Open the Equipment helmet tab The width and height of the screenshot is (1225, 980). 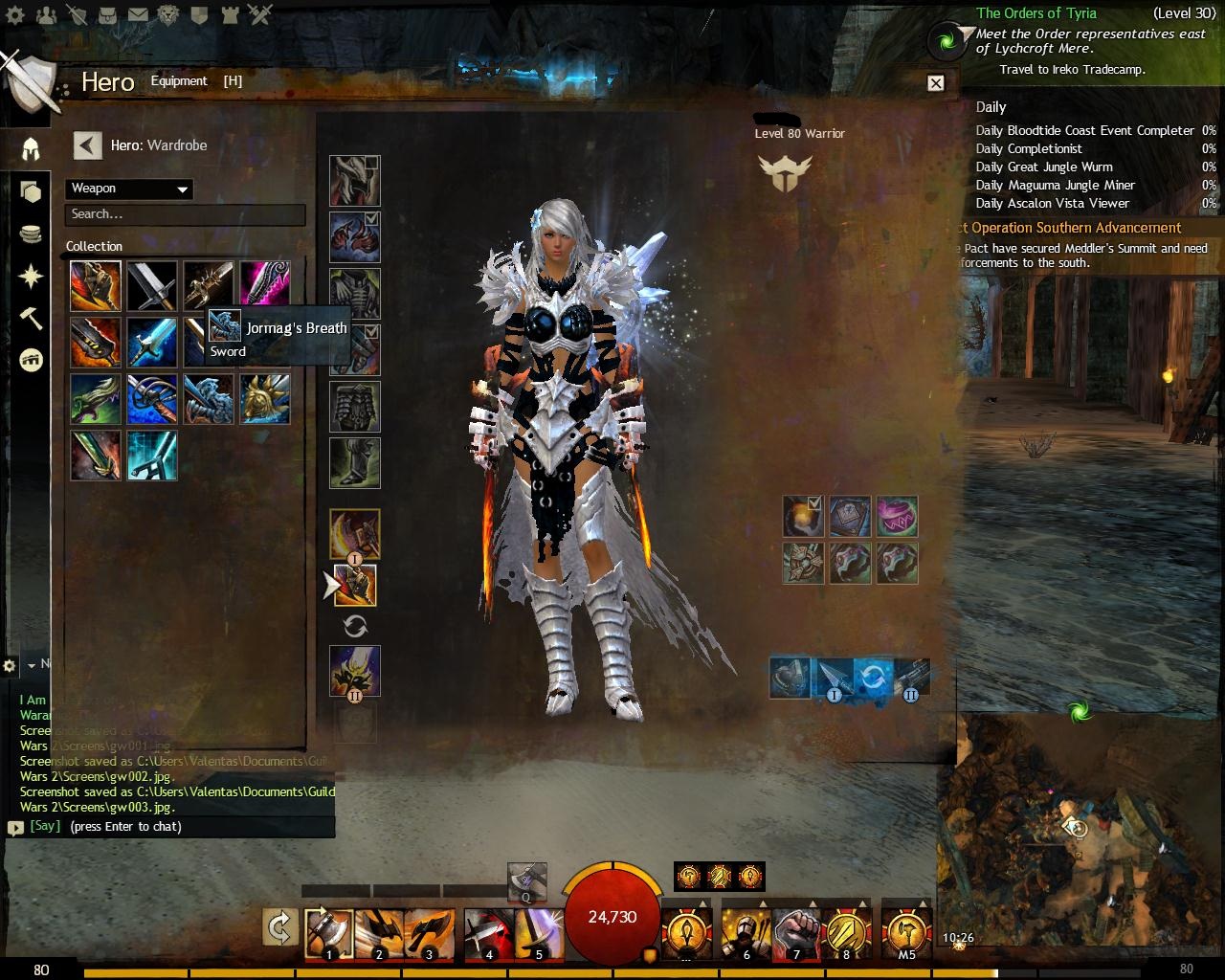[x=31, y=149]
